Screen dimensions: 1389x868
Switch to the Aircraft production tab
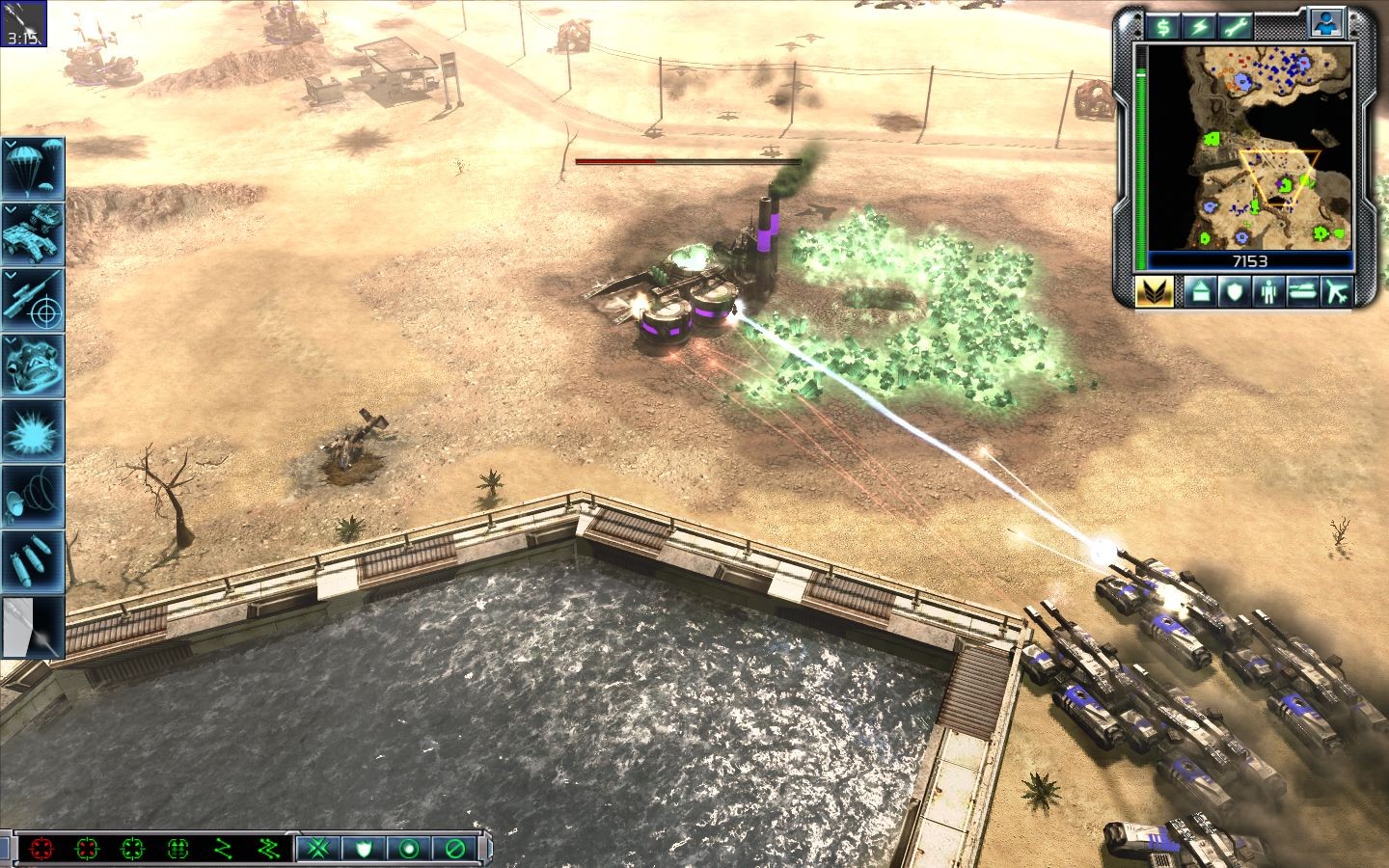(1335, 292)
